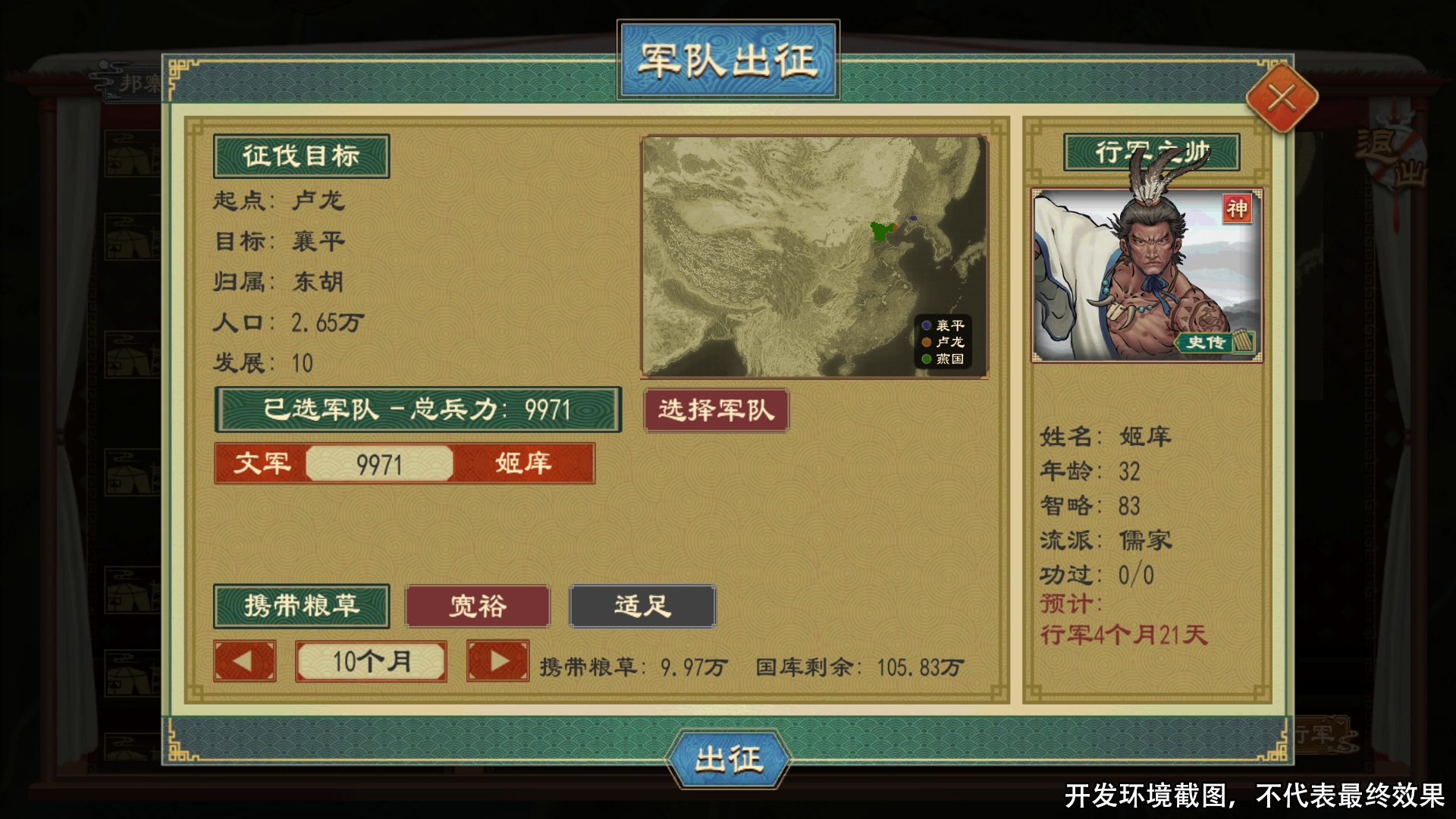Image resolution: width=1456 pixels, height=819 pixels.
Task: Switch supplies to 适足
Action: tap(642, 606)
